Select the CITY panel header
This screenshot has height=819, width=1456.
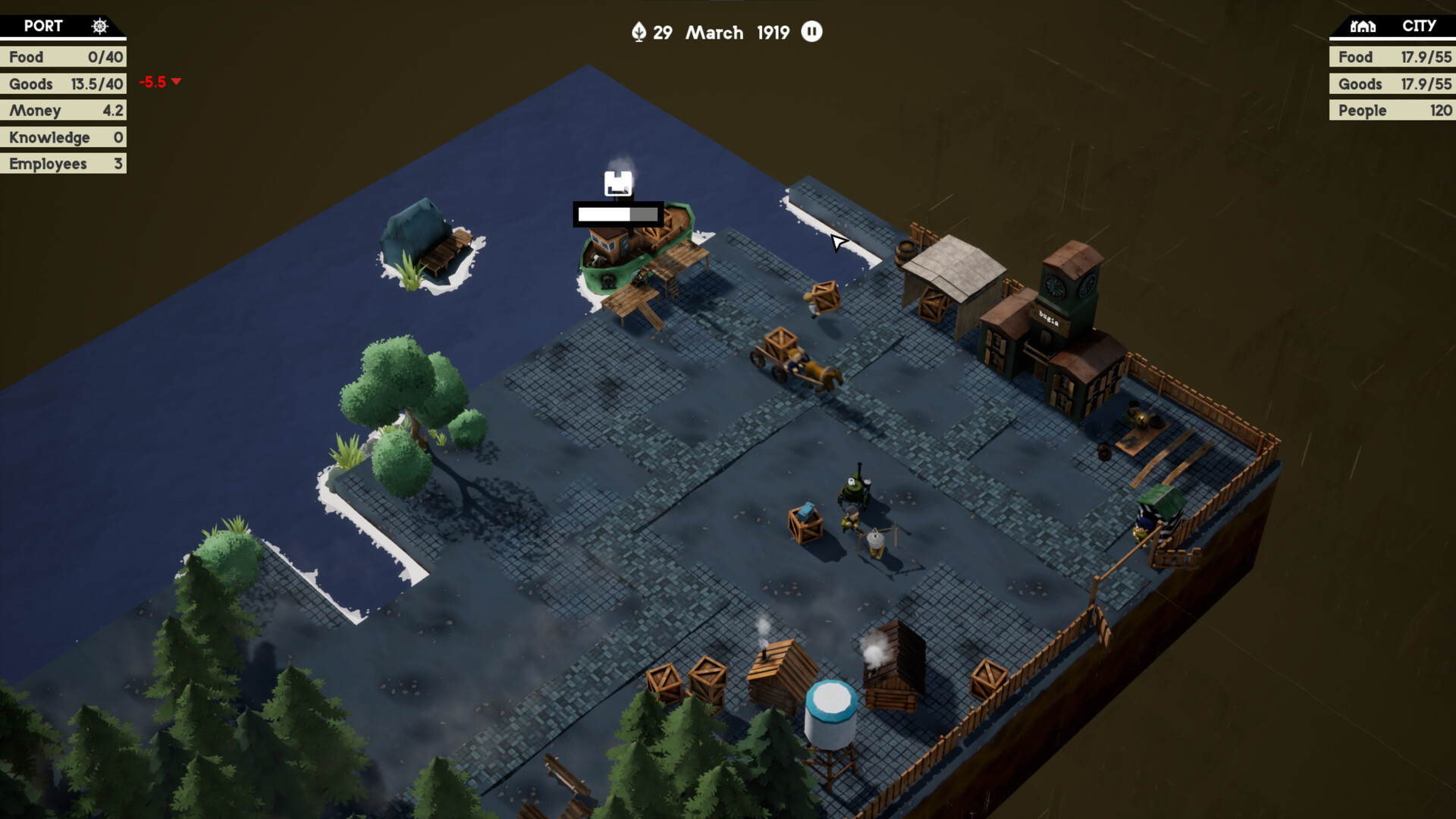[1417, 26]
